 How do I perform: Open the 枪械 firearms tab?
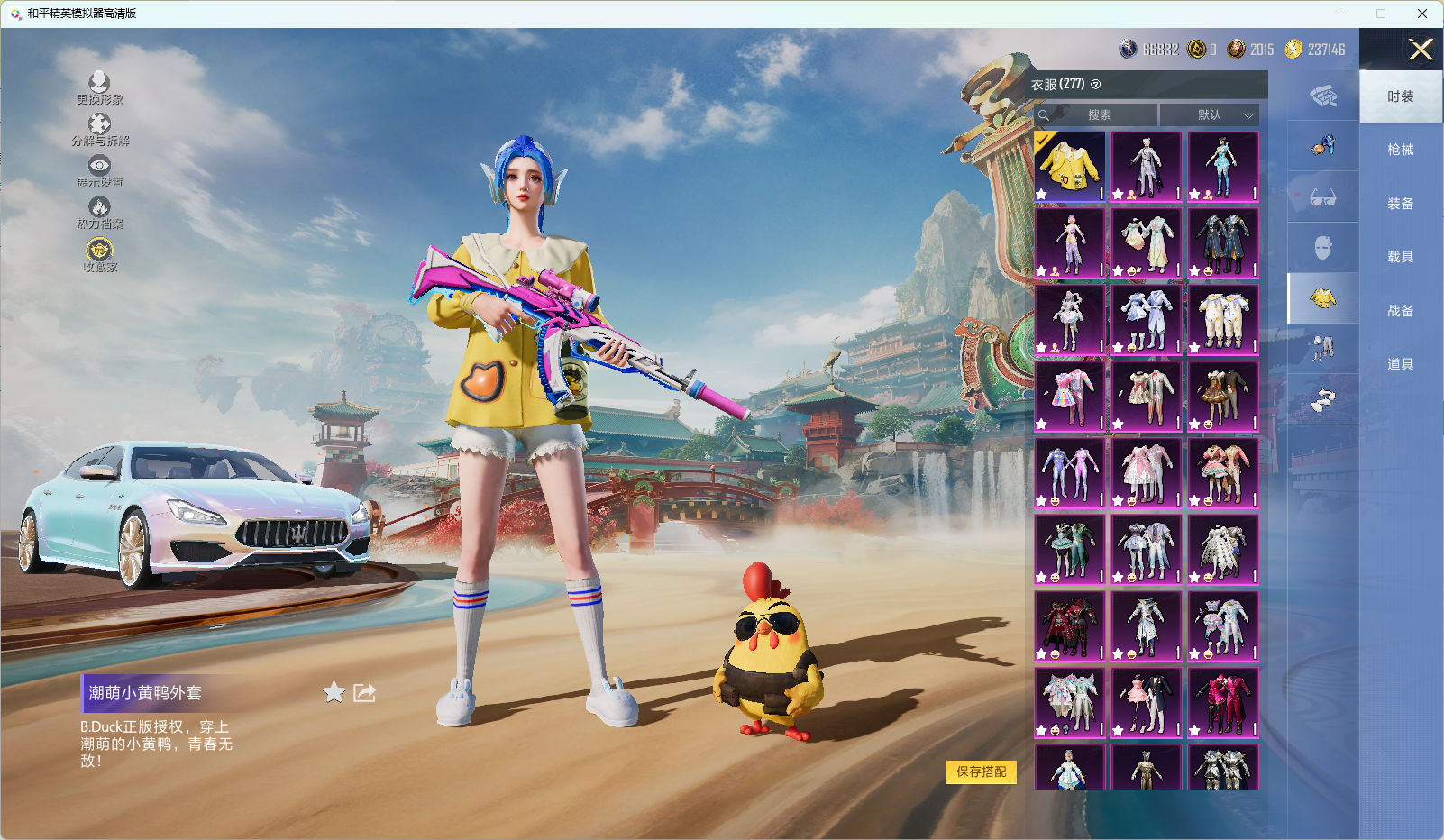[1400, 150]
